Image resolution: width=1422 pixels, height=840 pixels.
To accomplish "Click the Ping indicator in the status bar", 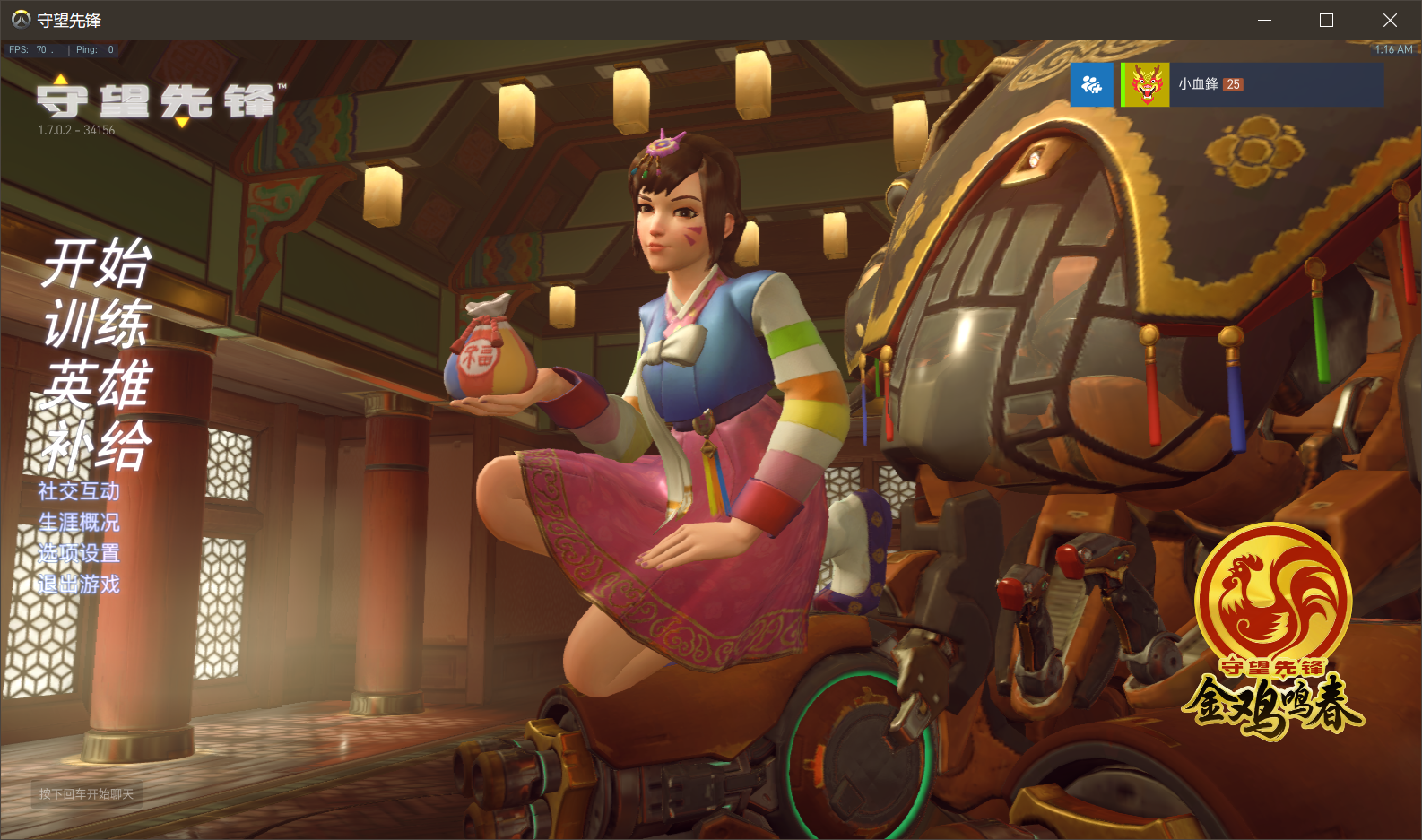I will [91, 50].
